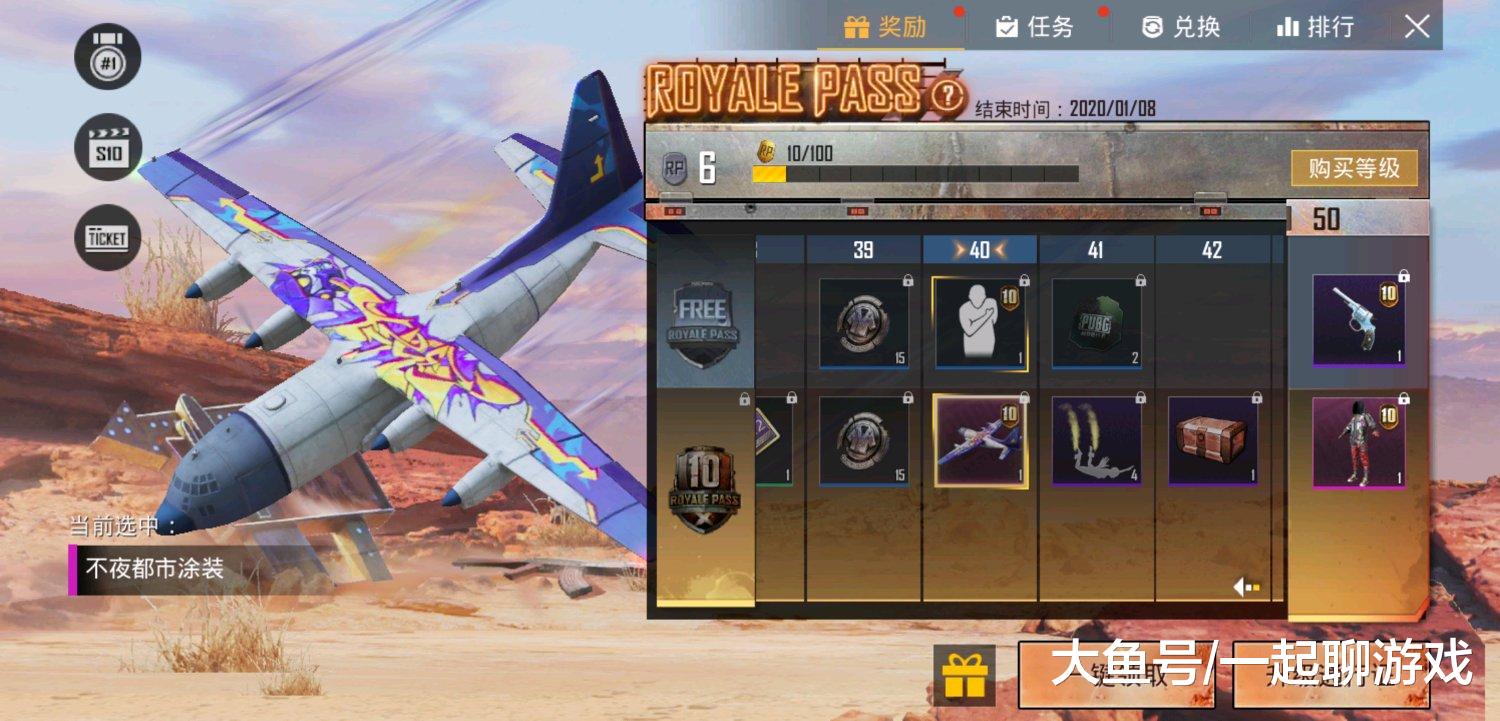Click the yellow gift box button
The width and height of the screenshot is (1500, 721).
tap(964, 673)
